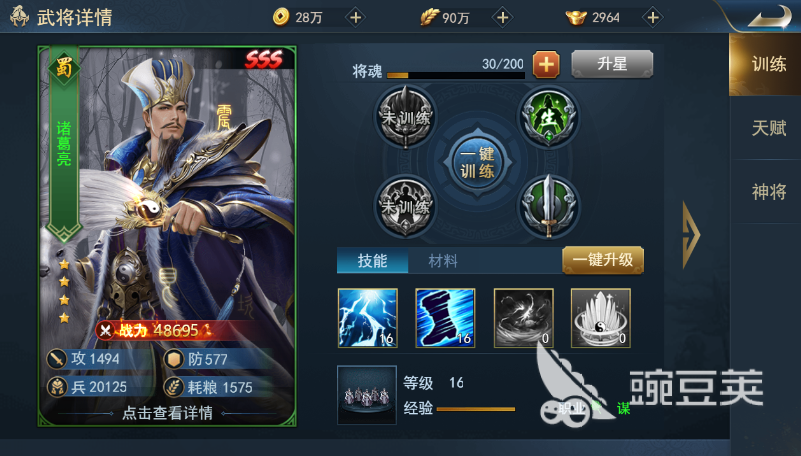Open the 神将 side tab
This screenshot has width=801, height=456.
(768, 192)
